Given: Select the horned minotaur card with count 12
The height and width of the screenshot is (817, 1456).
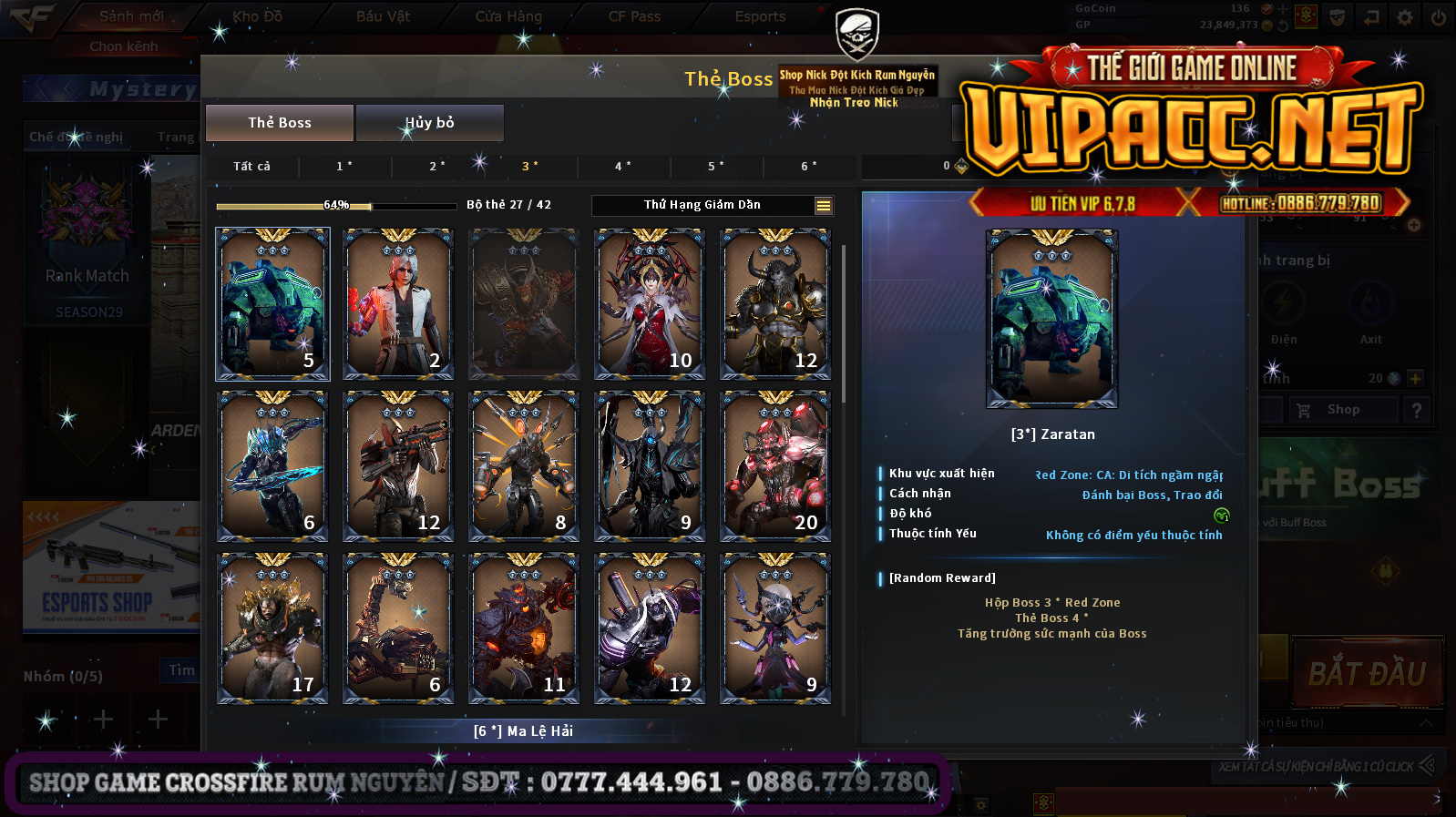Looking at the screenshot, I should pyautogui.click(x=775, y=303).
